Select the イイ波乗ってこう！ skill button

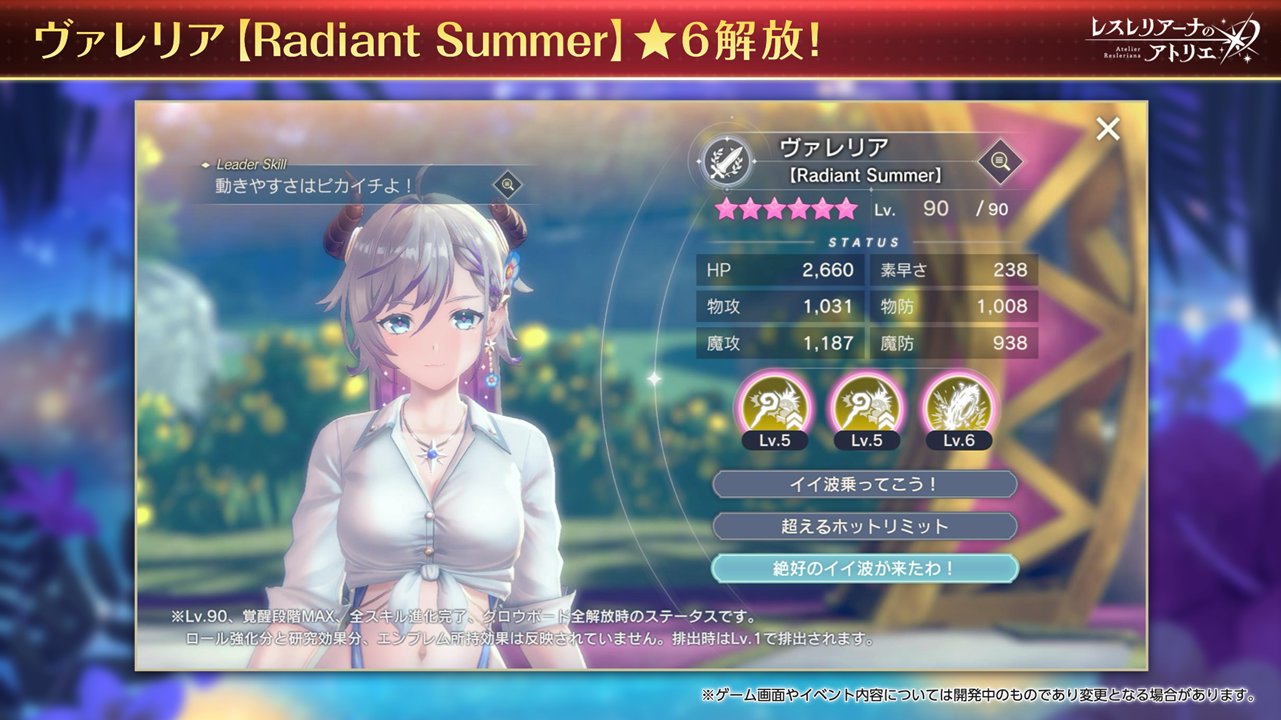[864, 484]
